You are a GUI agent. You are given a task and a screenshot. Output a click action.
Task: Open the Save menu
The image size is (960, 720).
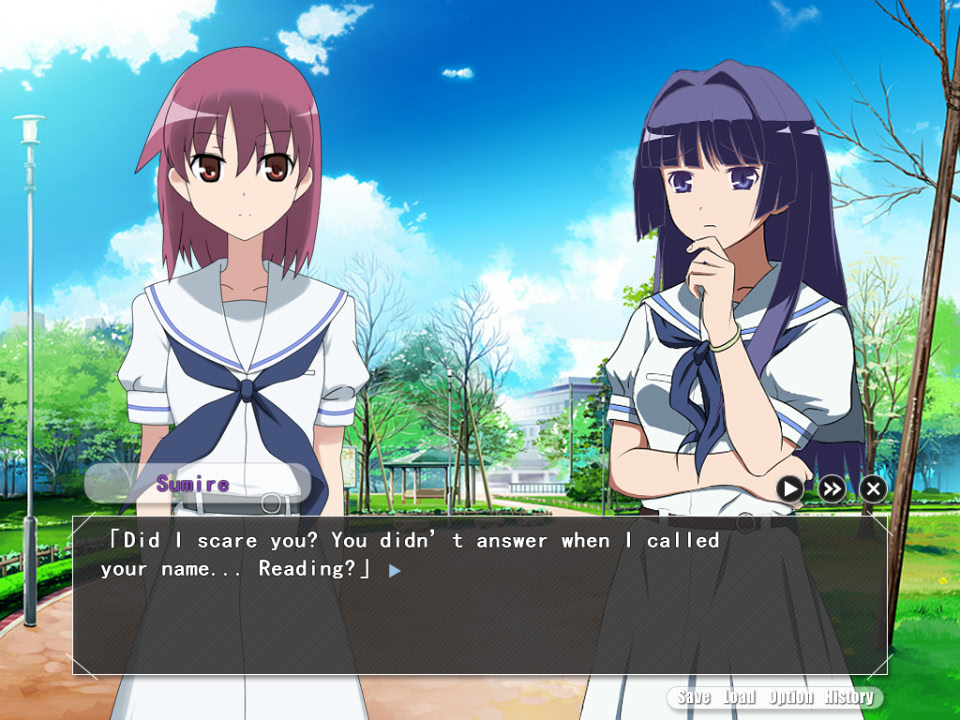click(693, 698)
